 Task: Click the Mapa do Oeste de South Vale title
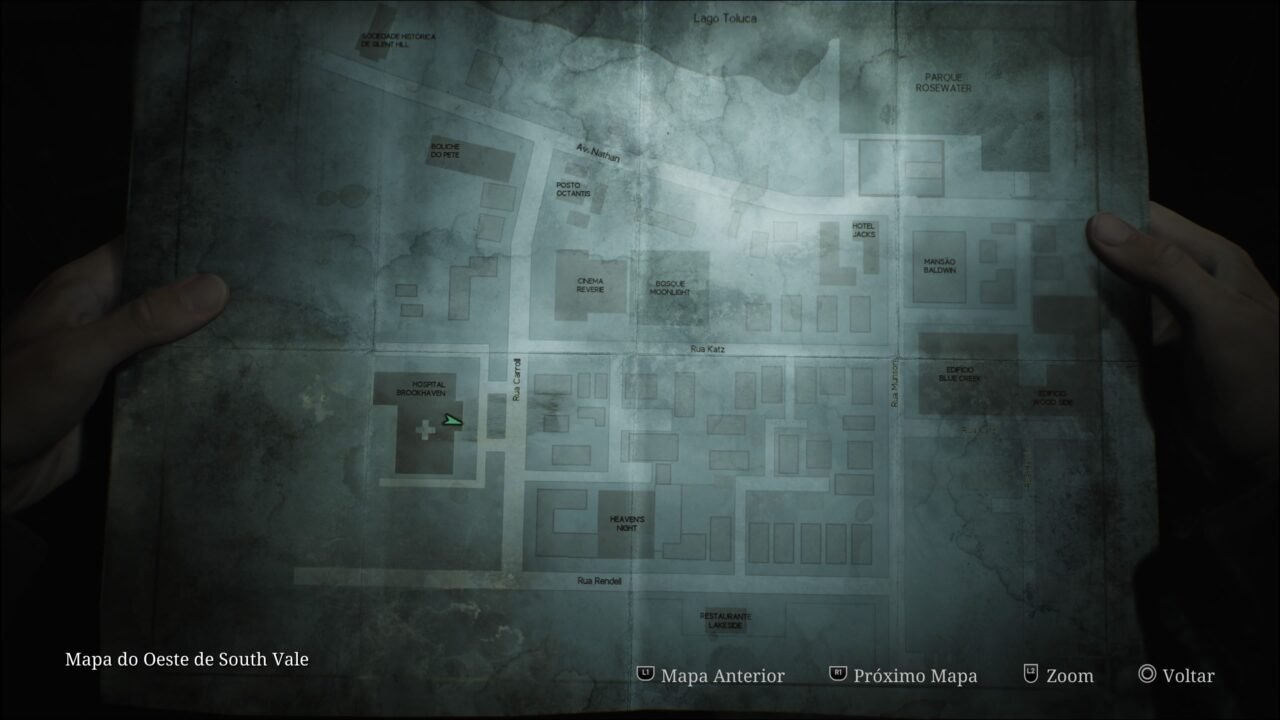[x=186, y=659]
